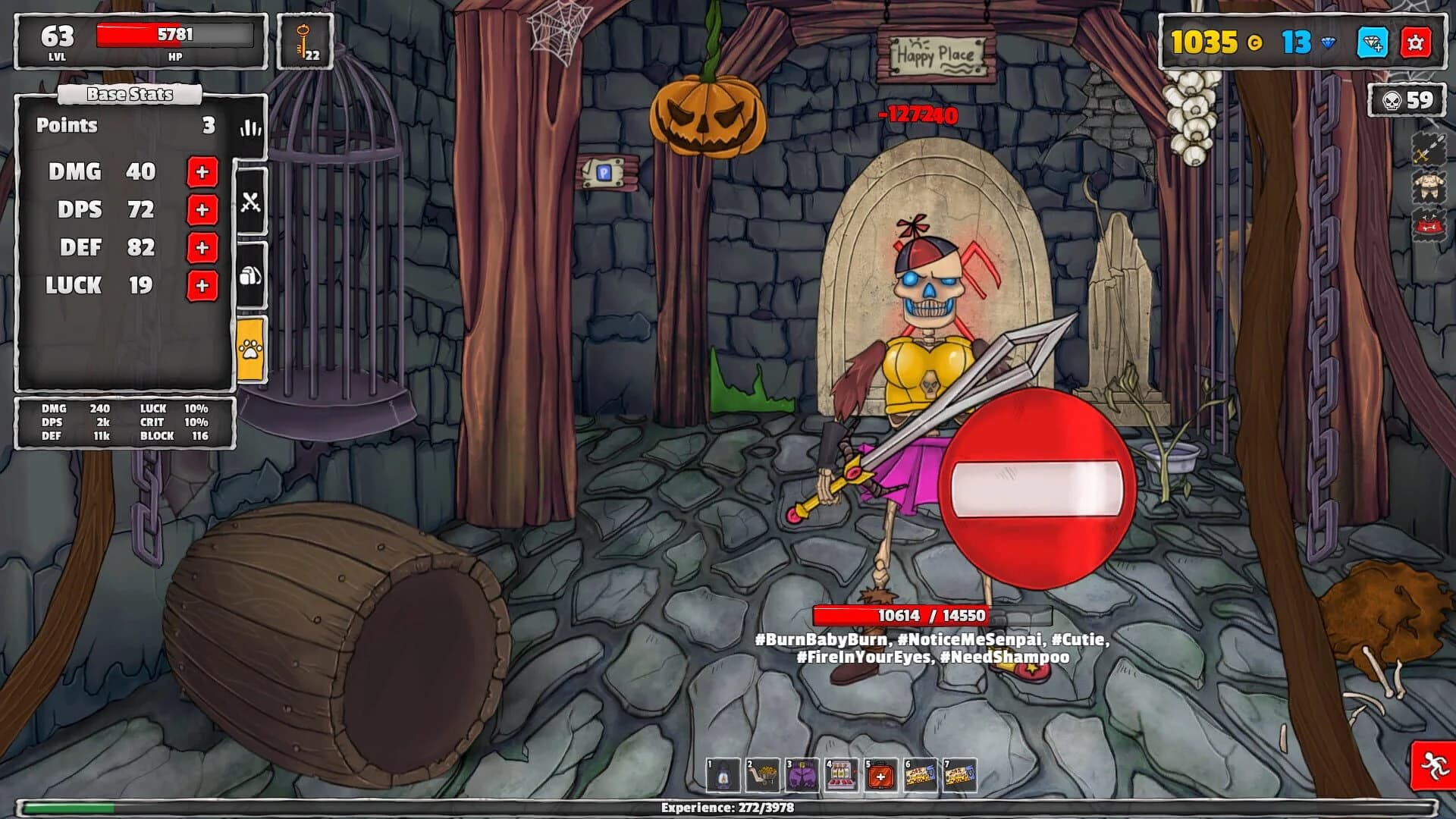Increase DEF with its plus button
Screen dimensions: 1456x819
coord(201,247)
